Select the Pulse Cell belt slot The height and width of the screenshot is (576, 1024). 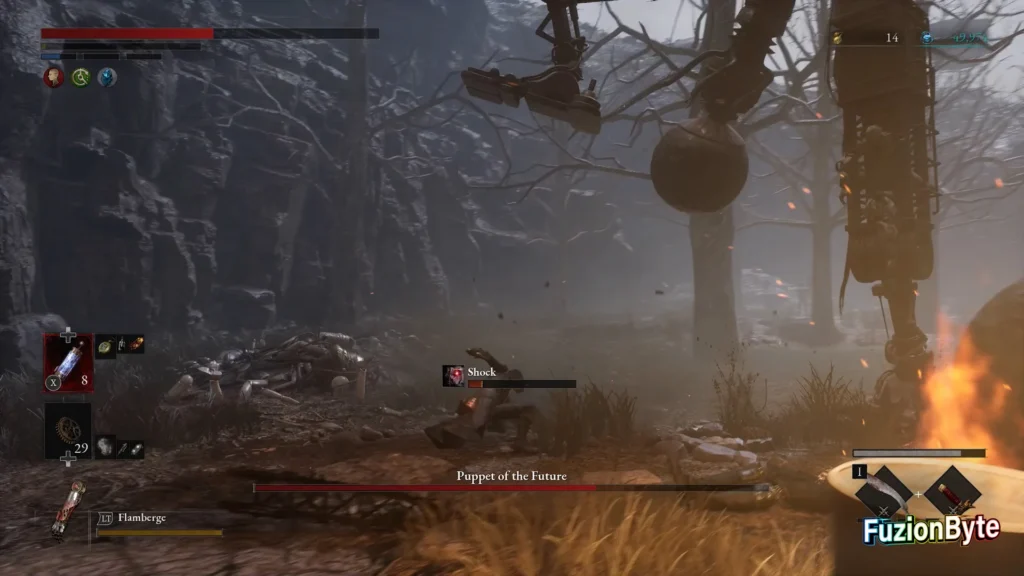point(68,363)
